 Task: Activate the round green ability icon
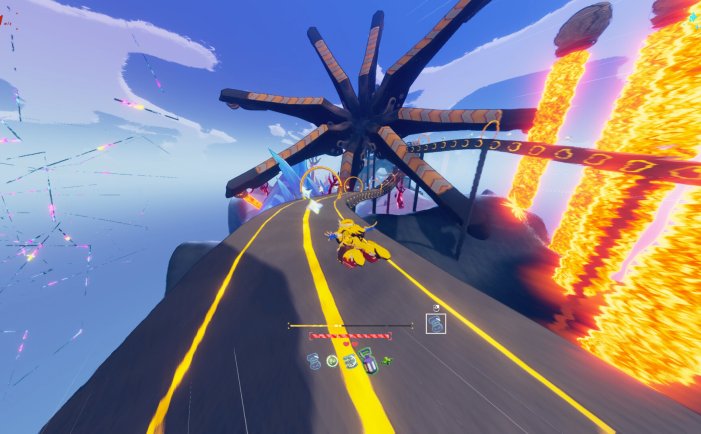(332, 361)
